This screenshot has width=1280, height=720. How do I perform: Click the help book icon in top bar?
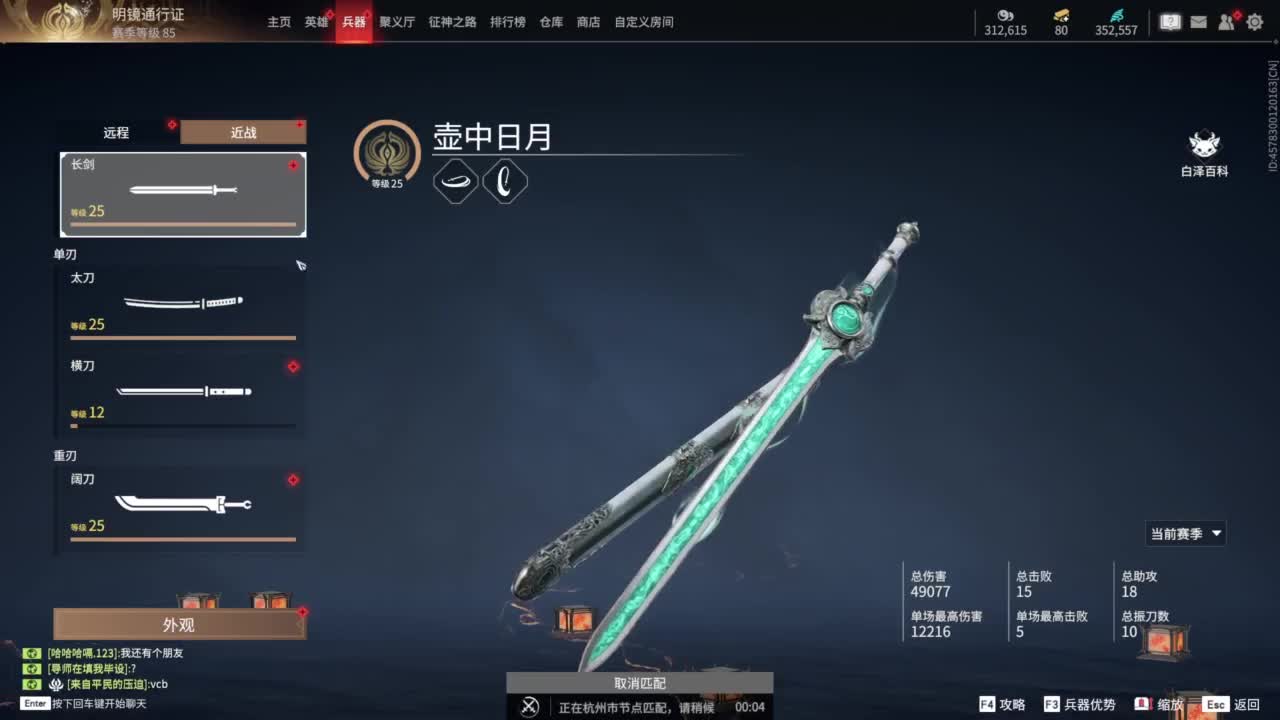pyautogui.click(x=1170, y=21)
